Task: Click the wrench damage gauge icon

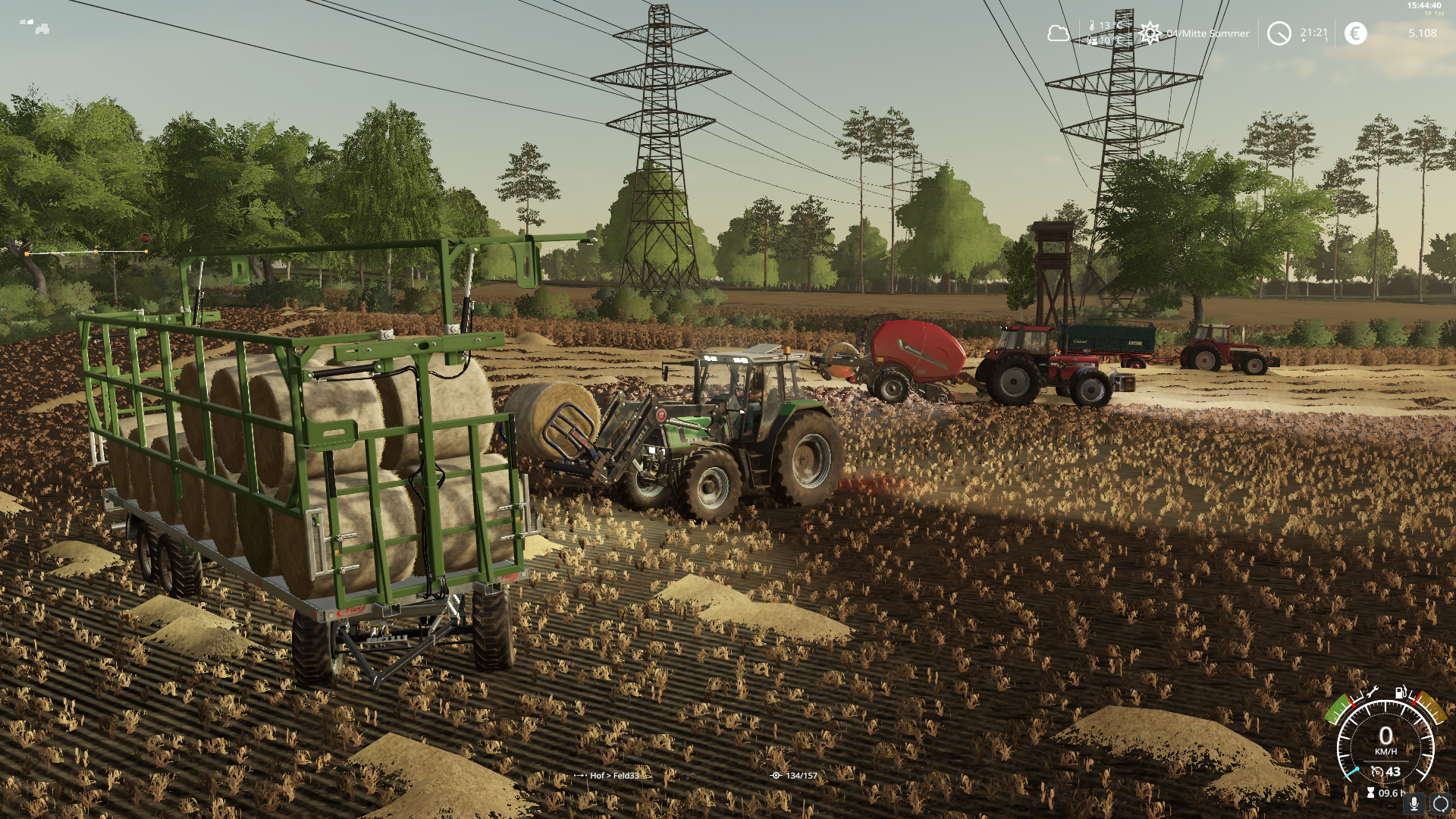Action: point(1372,692)
